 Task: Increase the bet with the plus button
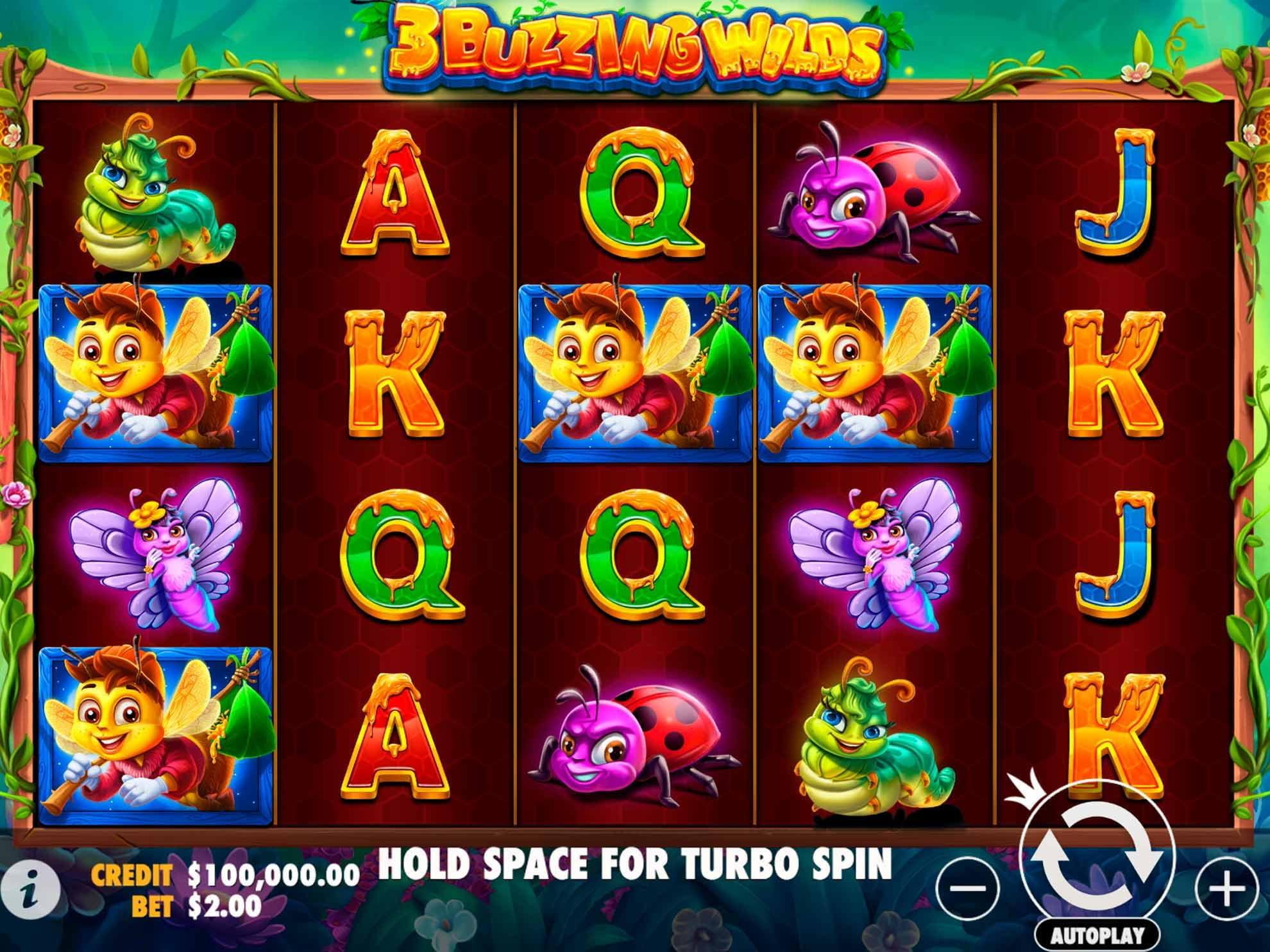[x=1226, y=889]
